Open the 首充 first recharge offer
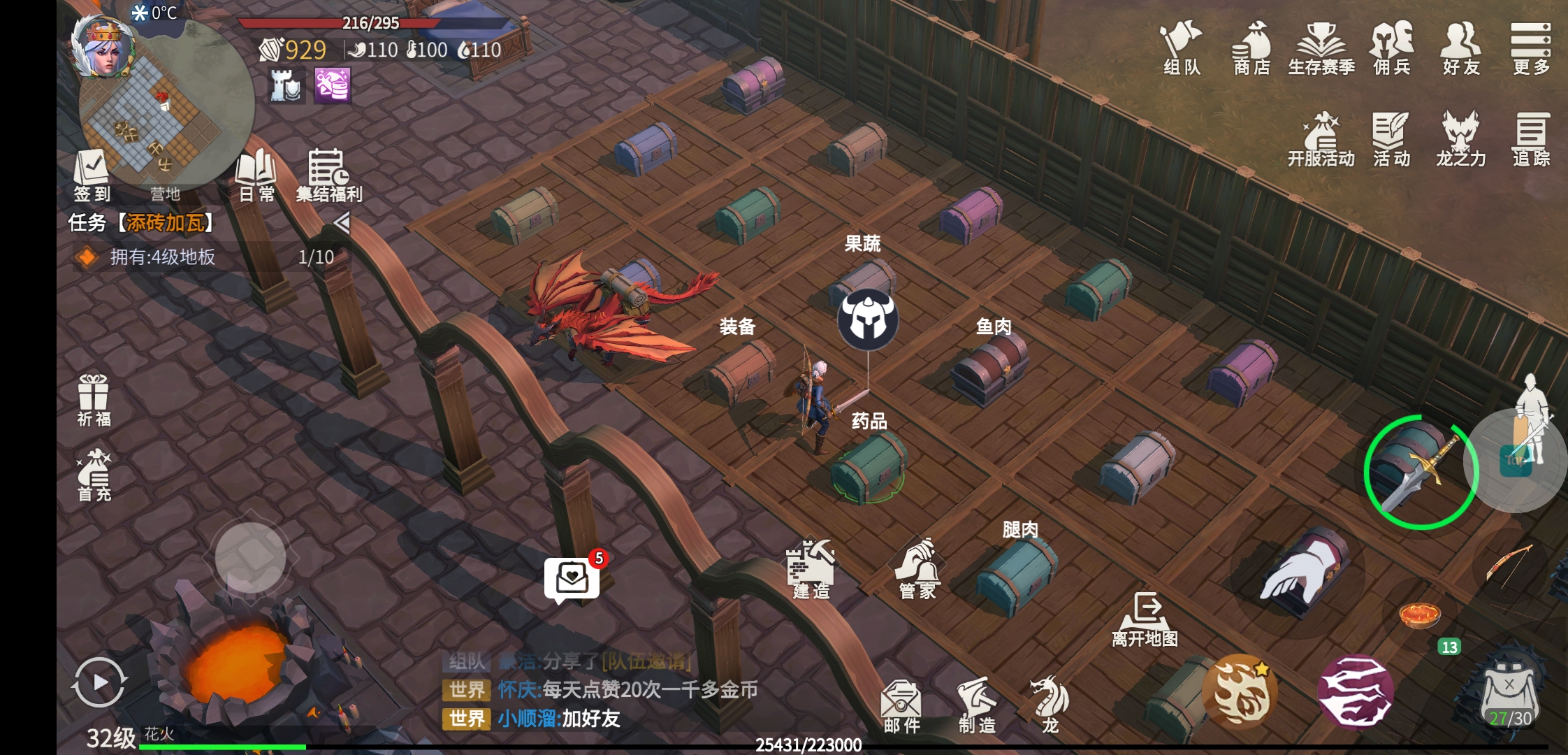The width and height of the screenshot is (1568, 755). click(94, 475)
